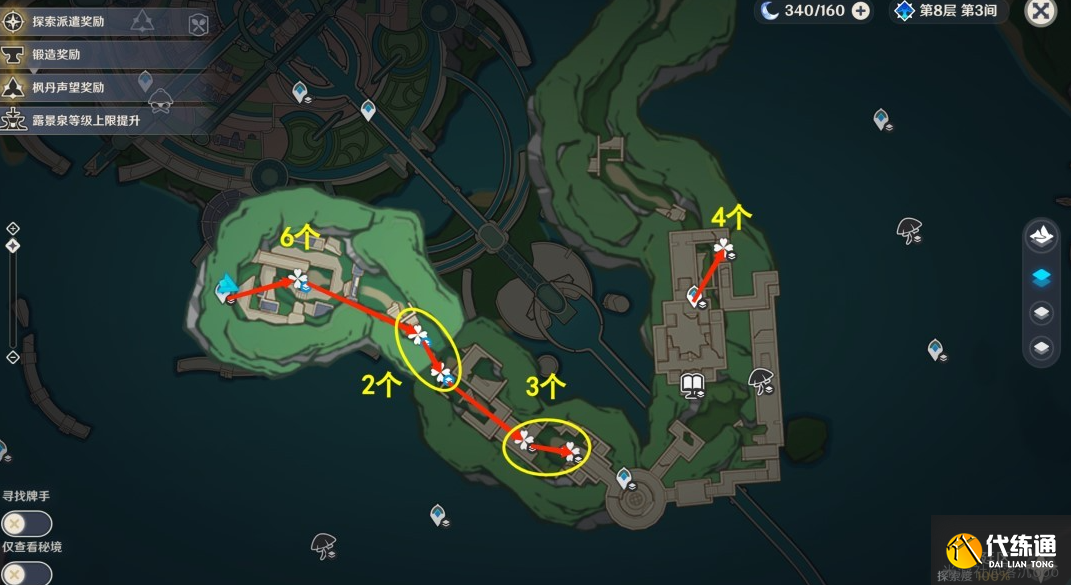Choose the 露景泉等级上限提升 fountain entry

[x=85, y=120]
